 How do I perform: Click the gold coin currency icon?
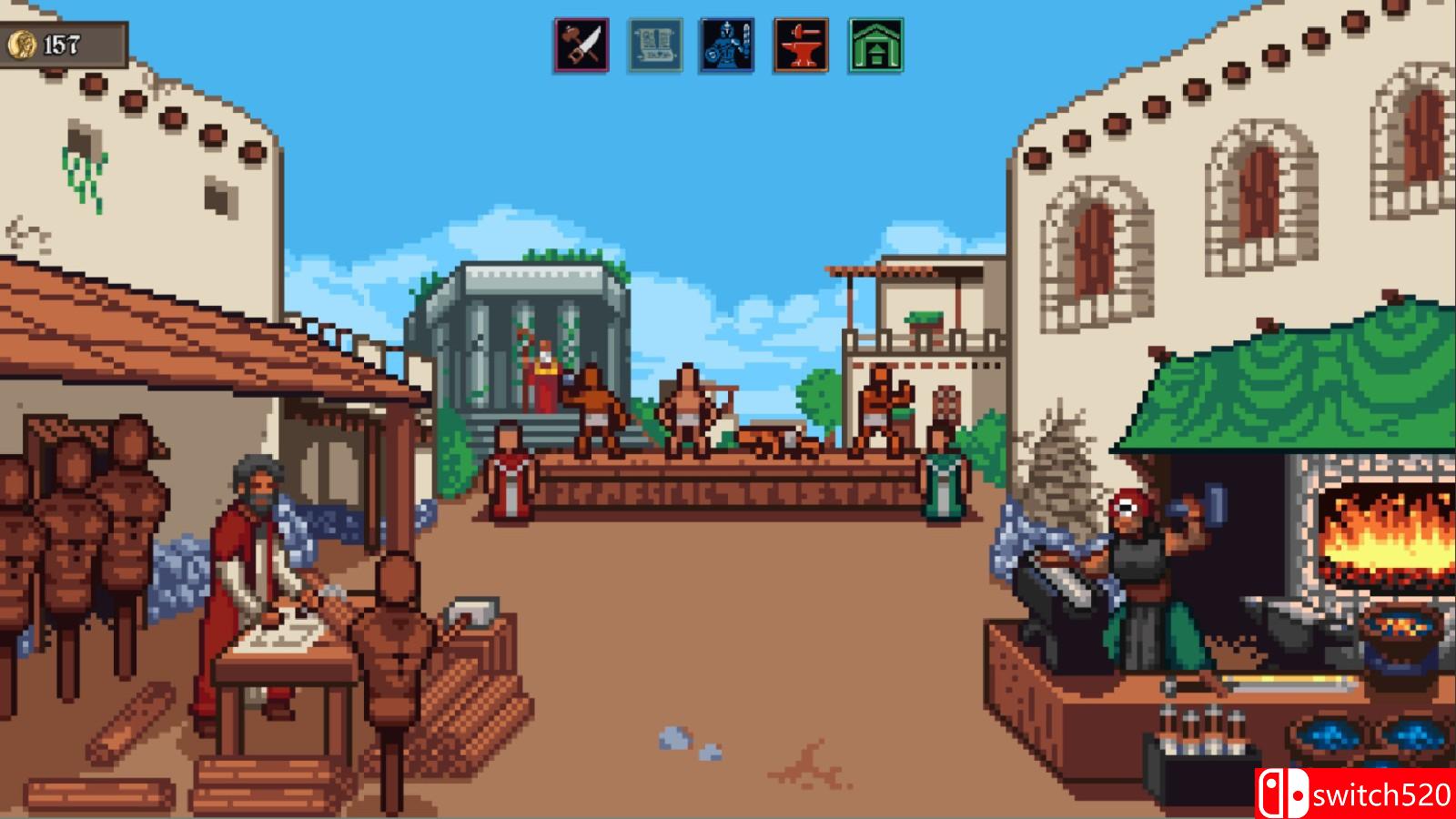point(25,41)
